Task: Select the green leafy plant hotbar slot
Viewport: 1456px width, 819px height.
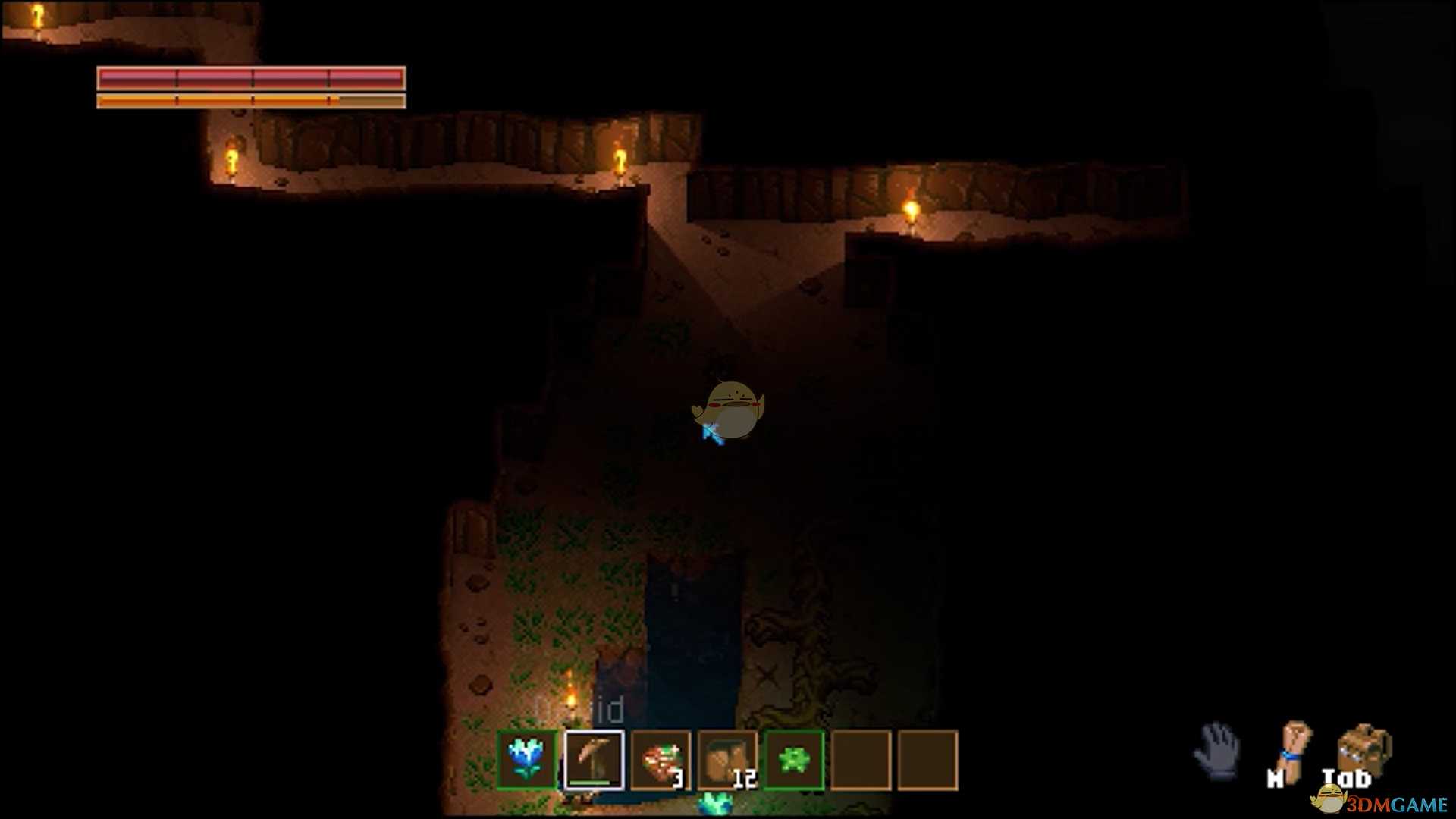Action: pos(794,759)
